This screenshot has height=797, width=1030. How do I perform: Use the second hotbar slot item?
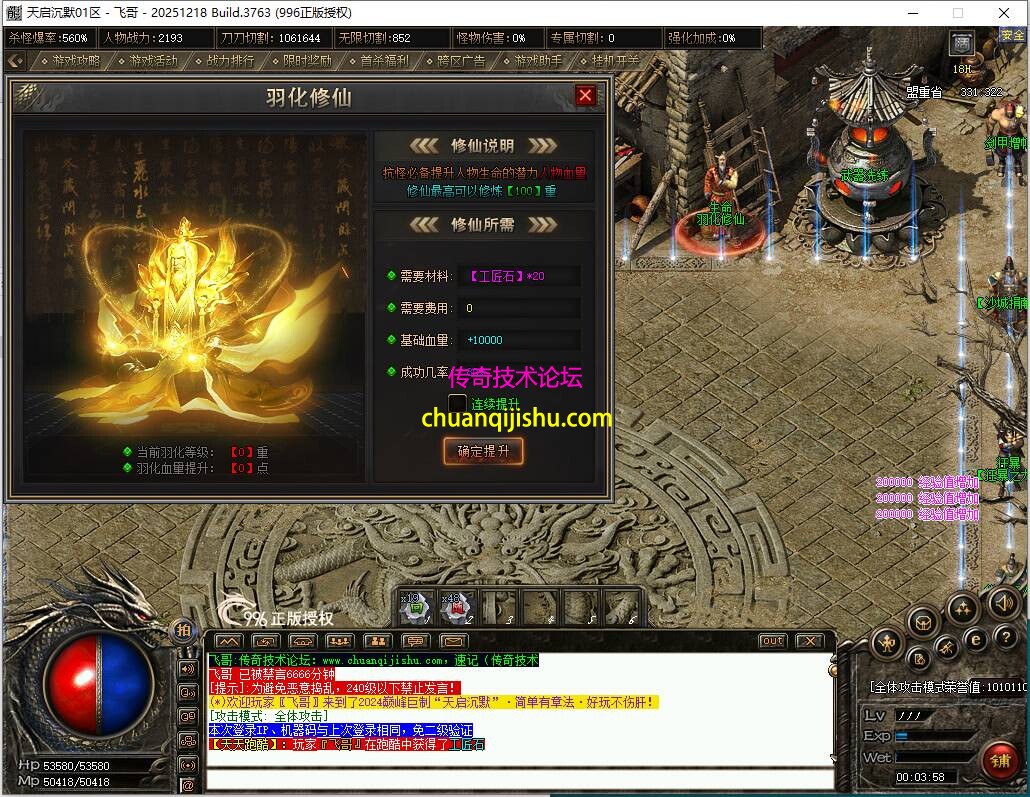[x=456, y=606]
